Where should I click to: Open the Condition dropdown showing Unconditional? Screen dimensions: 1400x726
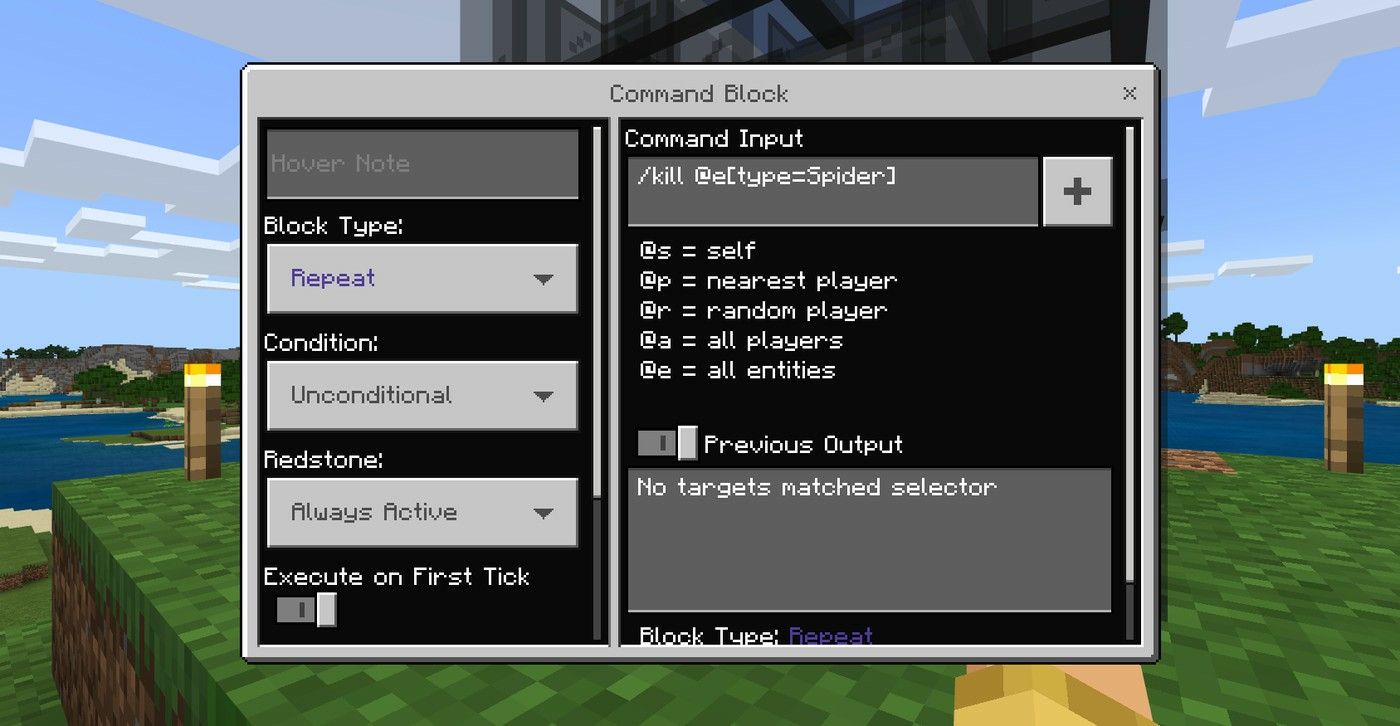click(420, 395)
